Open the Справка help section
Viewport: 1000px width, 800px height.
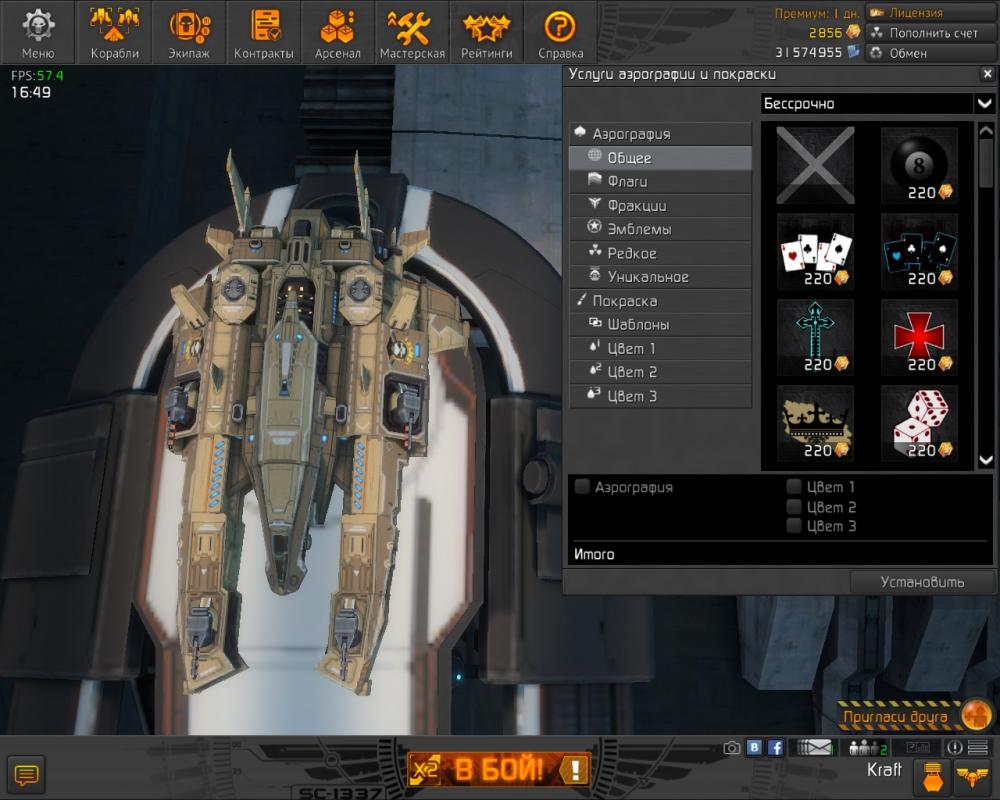coord(560,32)
